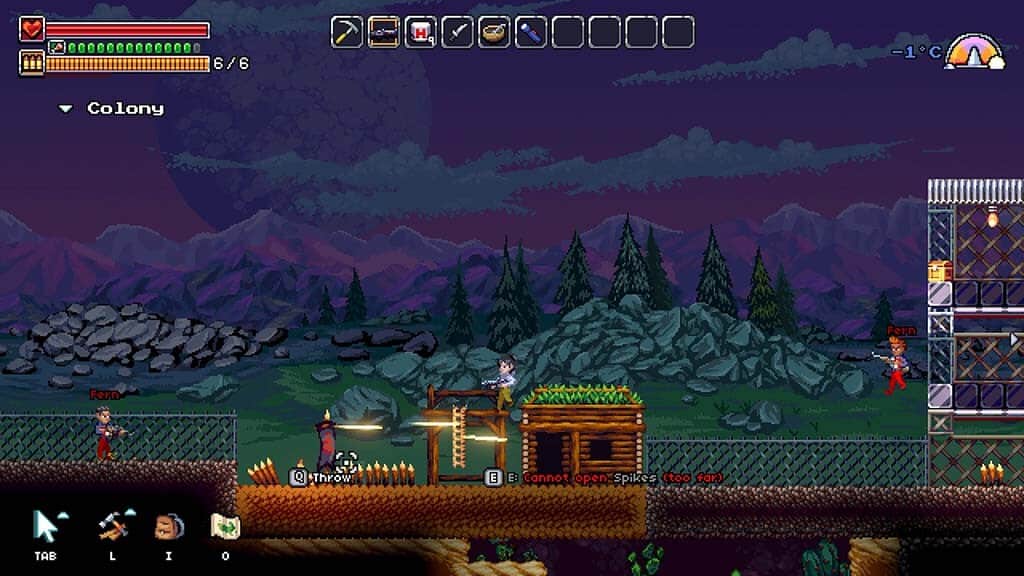Open the crafting hammer and saw icon
The width and height of the screenshot is (1024, 576).
click(x=111, y=524)
